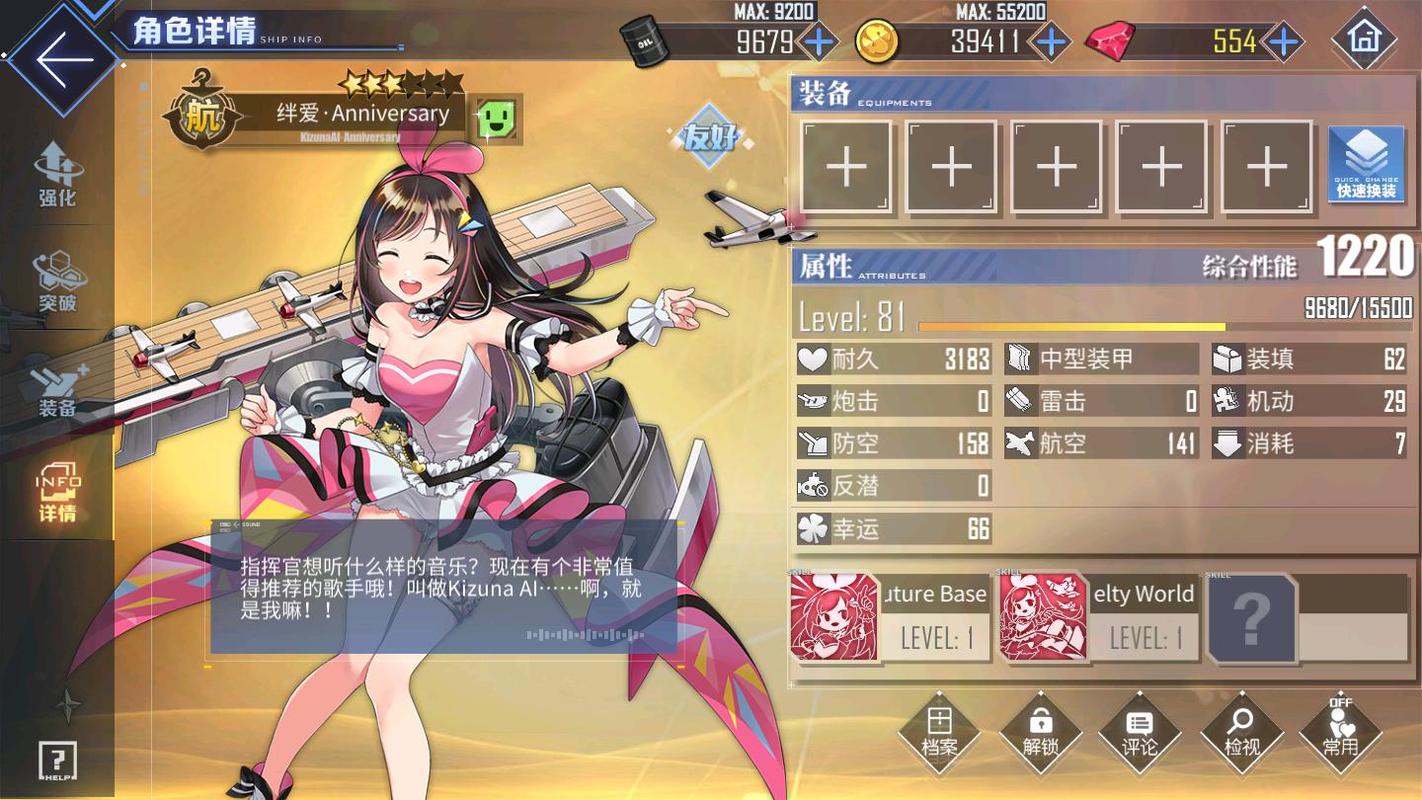1422x800 pixels.
Task: Expand the first empty equipment slot
Action: [846, 166]
